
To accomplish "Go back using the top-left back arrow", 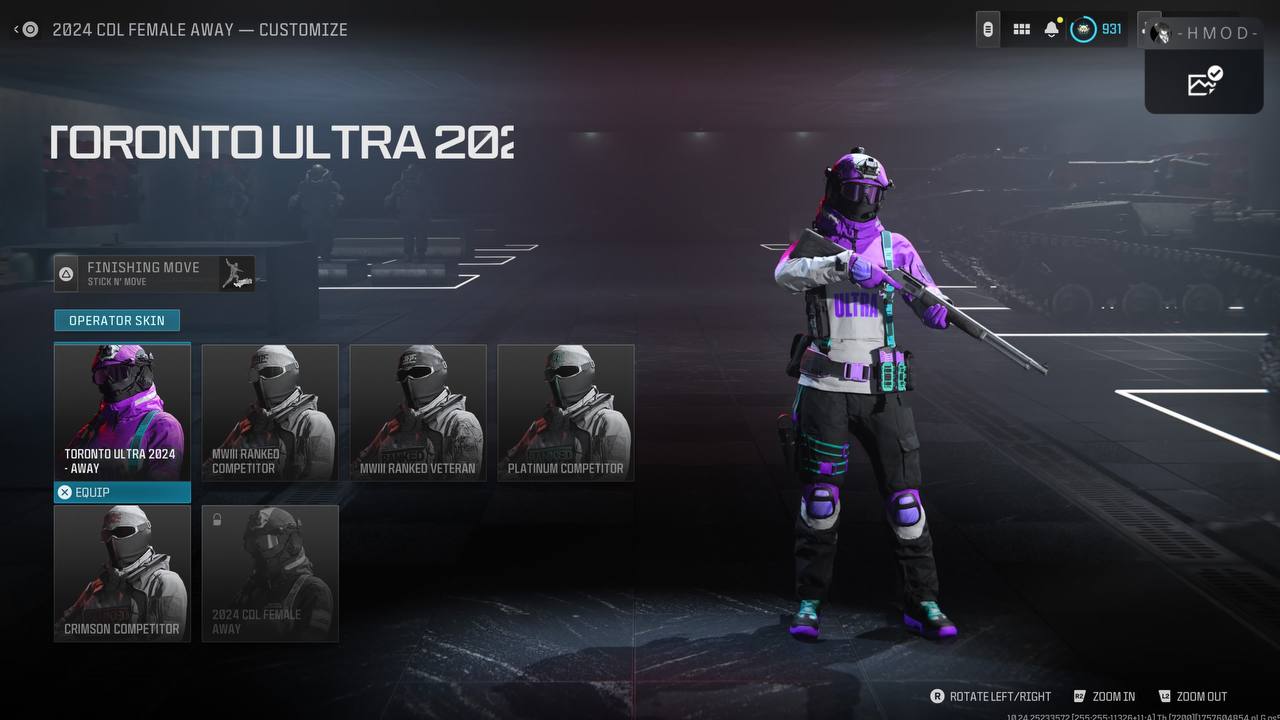I will (25, 30).
